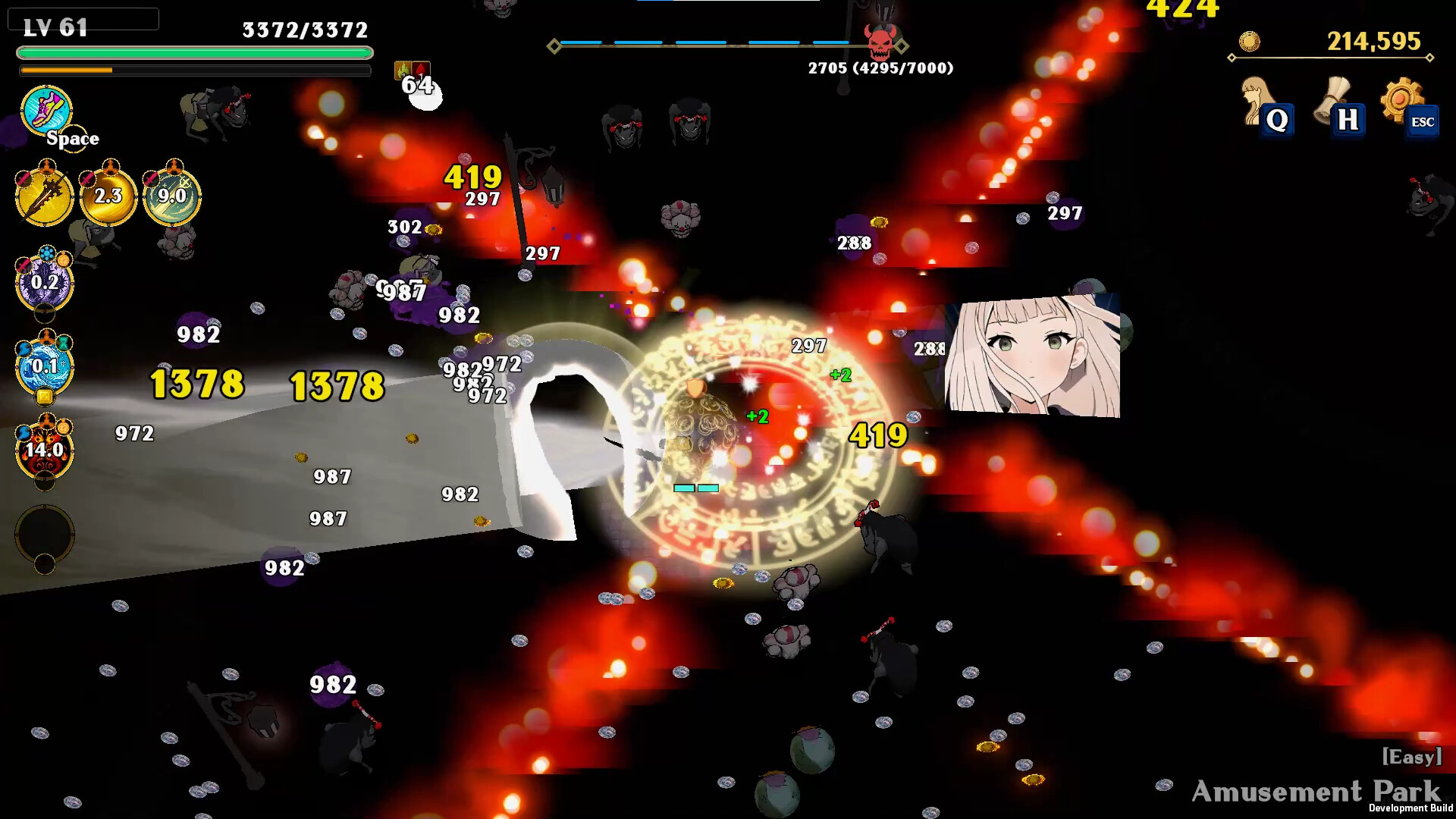Click the red demon boss marker

pos(880,42)
